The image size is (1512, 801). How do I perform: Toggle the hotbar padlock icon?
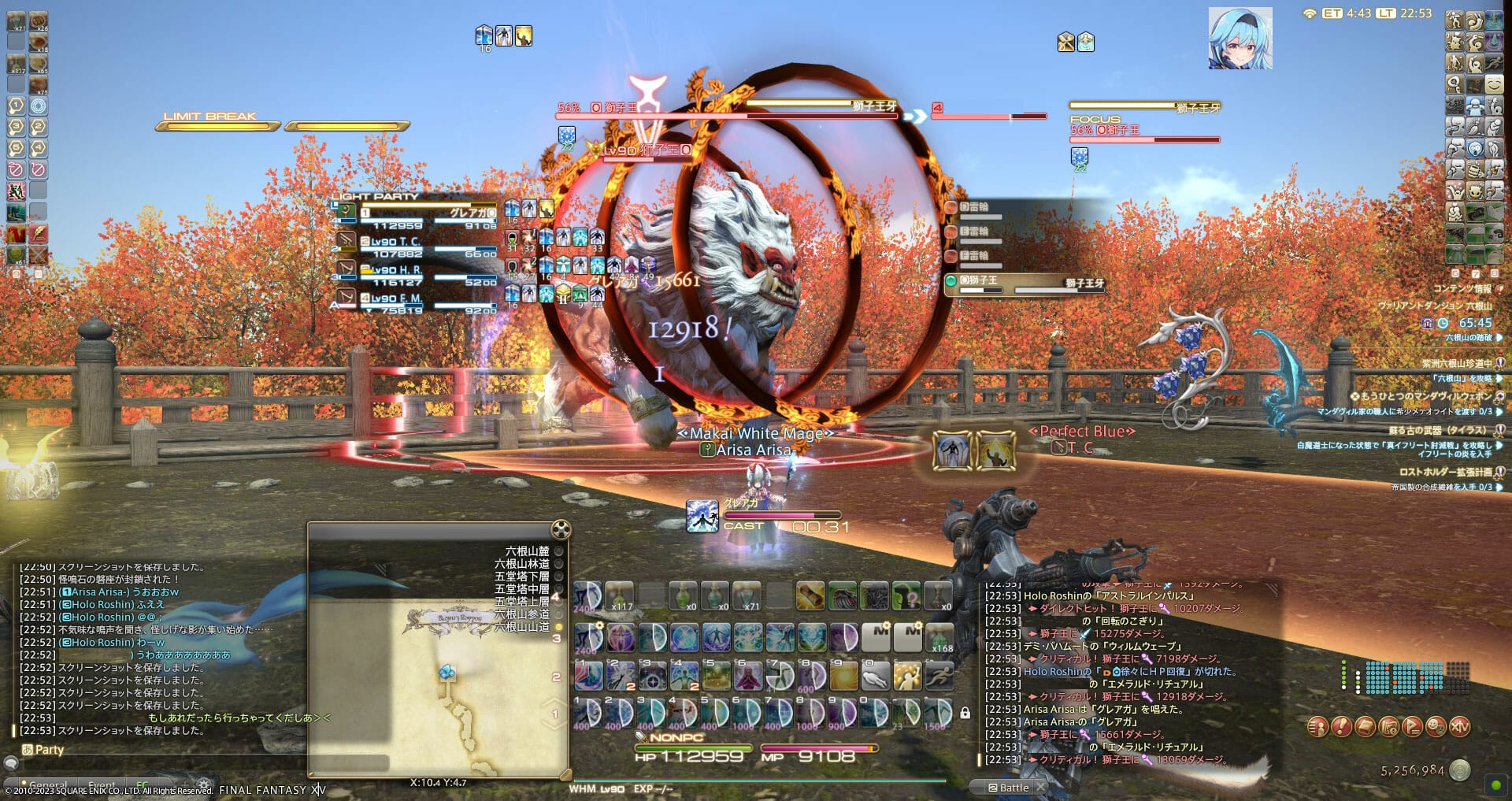(x=965, y=714)
